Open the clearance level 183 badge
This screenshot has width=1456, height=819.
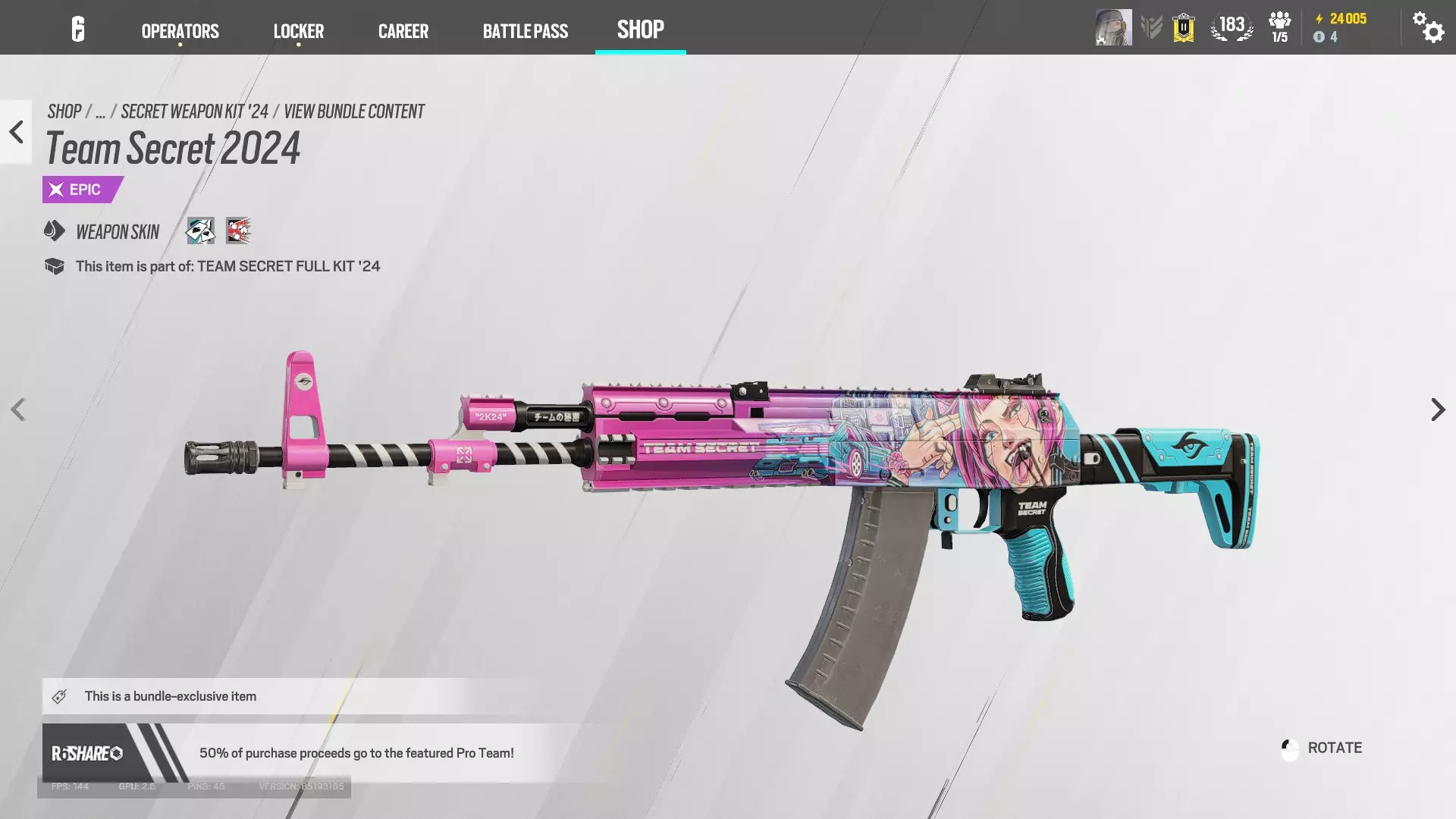1232,27
